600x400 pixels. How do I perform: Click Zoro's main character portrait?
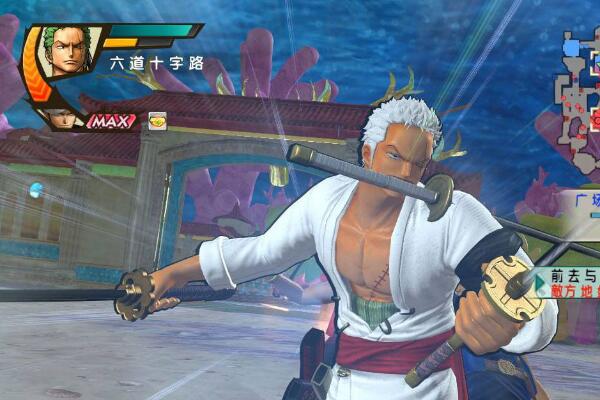click(66, 53)
